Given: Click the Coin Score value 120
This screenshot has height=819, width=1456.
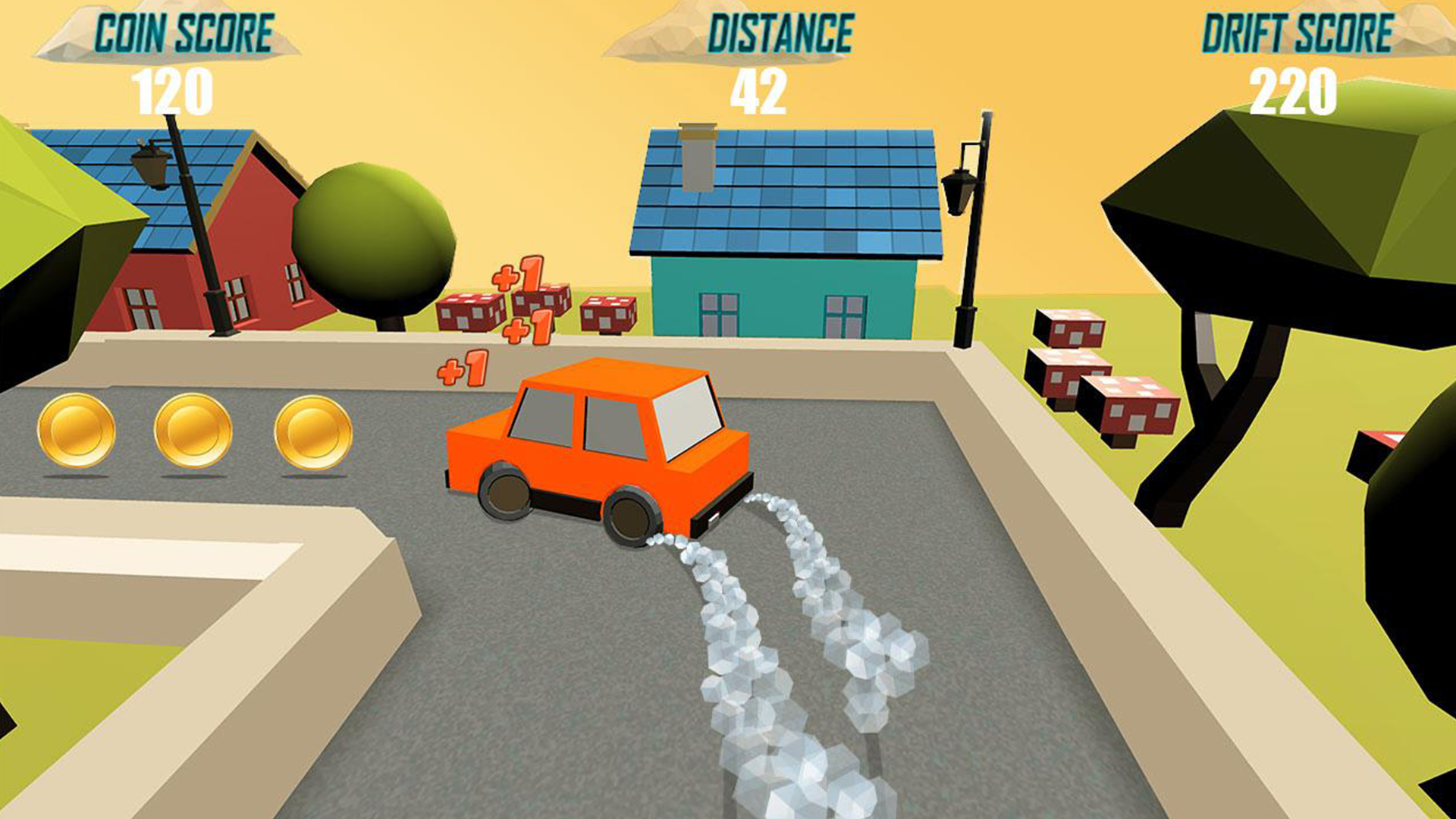Looking at the screenshot, I should 173,91.
